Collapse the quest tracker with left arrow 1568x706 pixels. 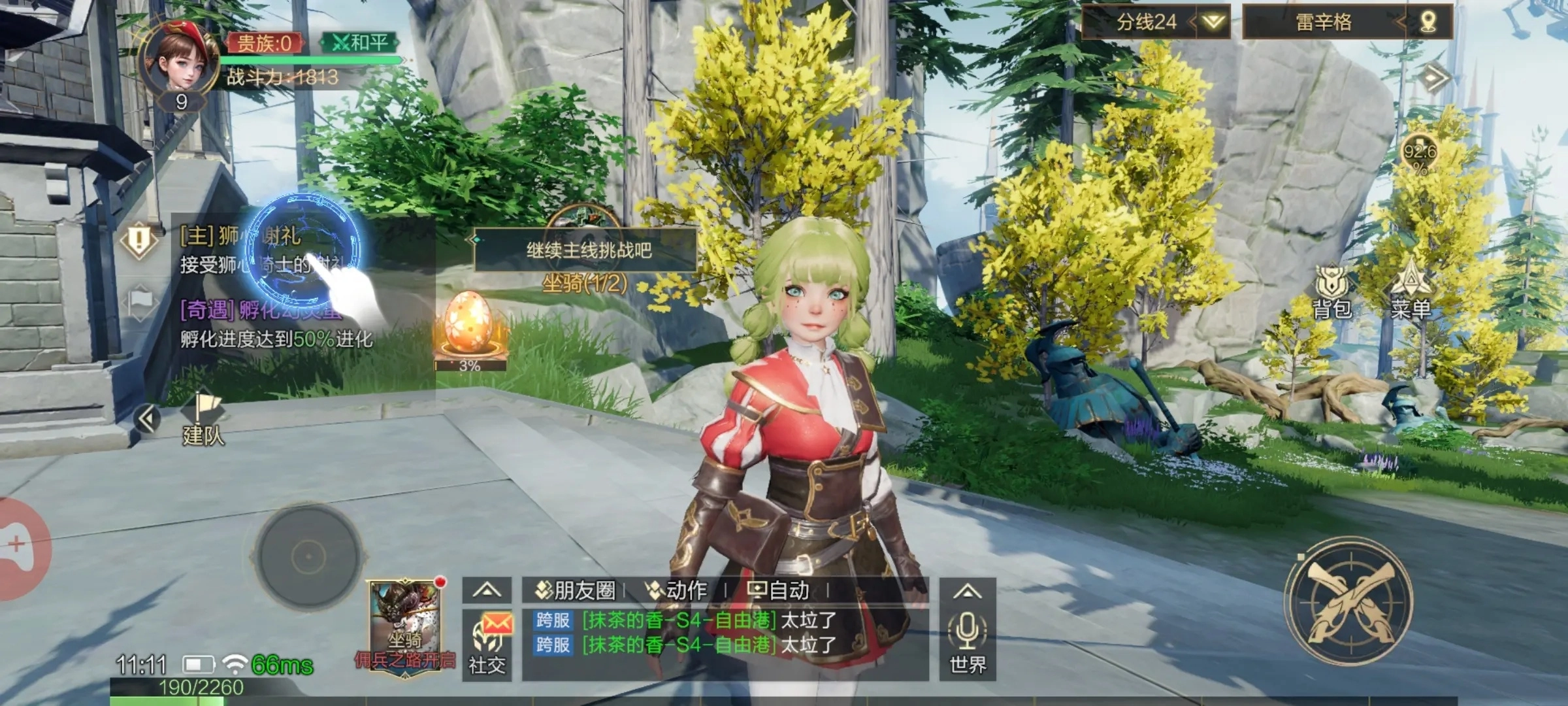[146, 418]
